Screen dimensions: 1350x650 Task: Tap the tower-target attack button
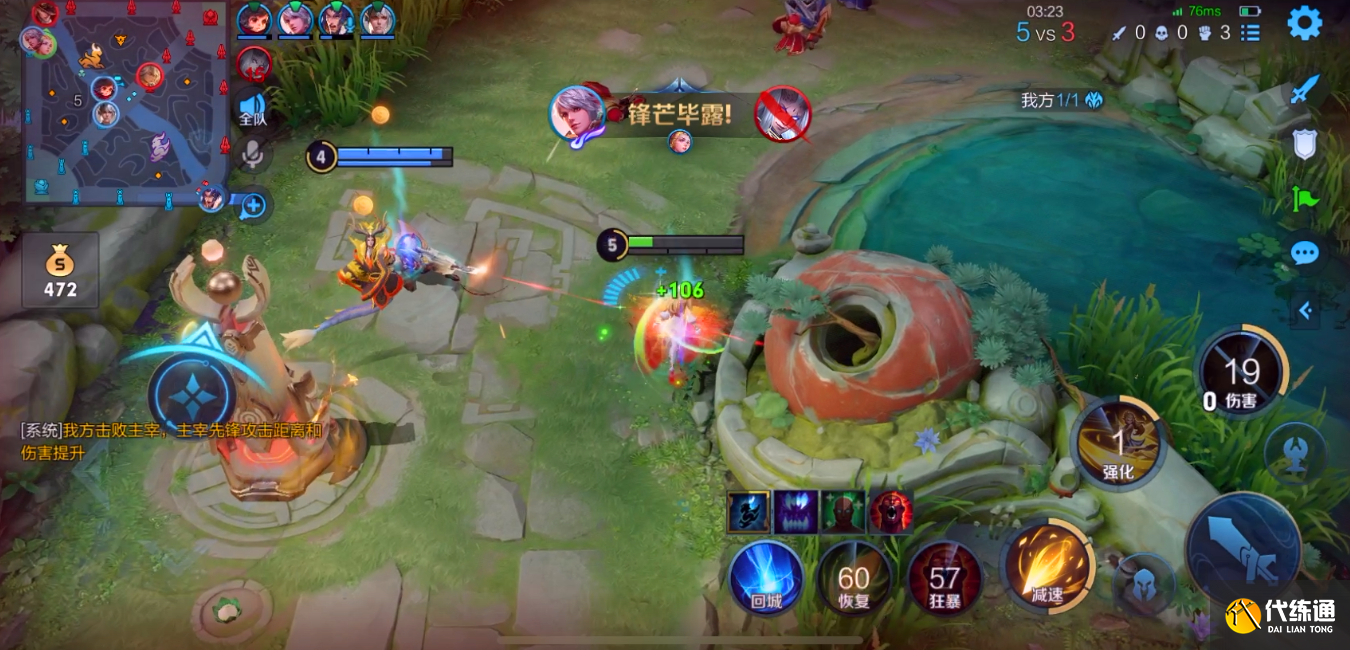pos(1294,453)
